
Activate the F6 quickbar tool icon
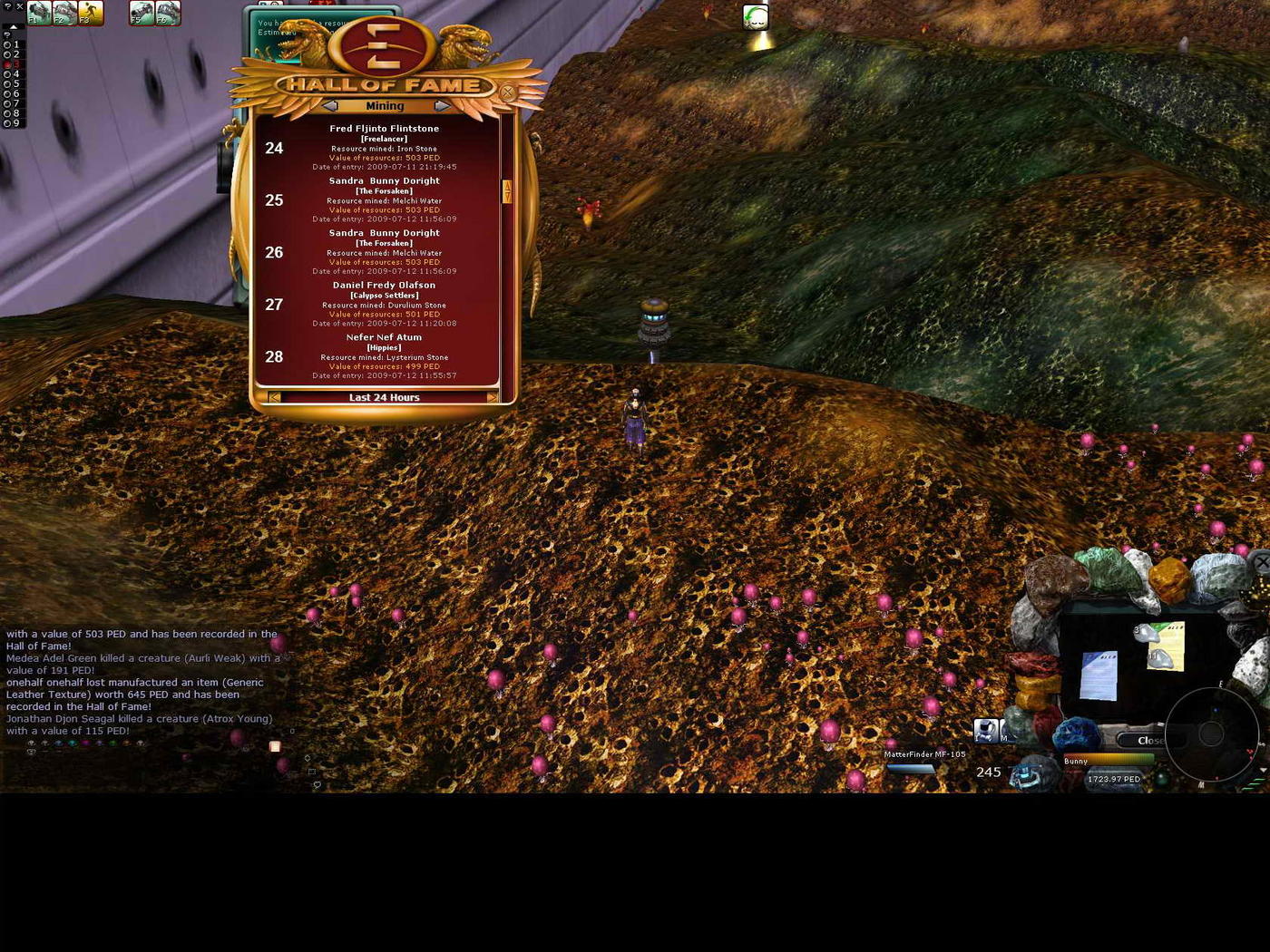(168, 13)
